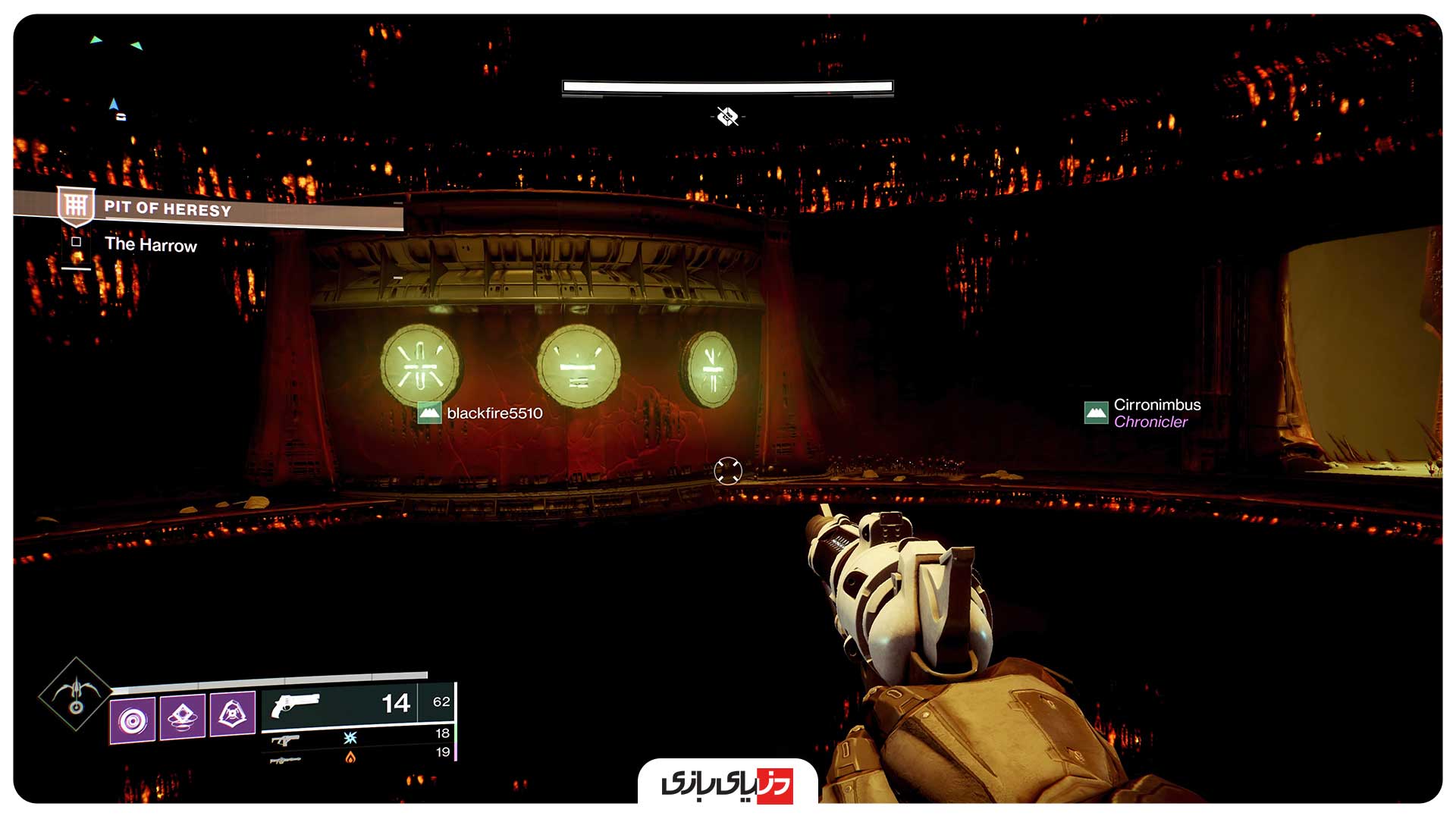This screenshot has width=1456, height=819.
Task: Activate the diamond-framed super ability icon
Action: [75, 694]
